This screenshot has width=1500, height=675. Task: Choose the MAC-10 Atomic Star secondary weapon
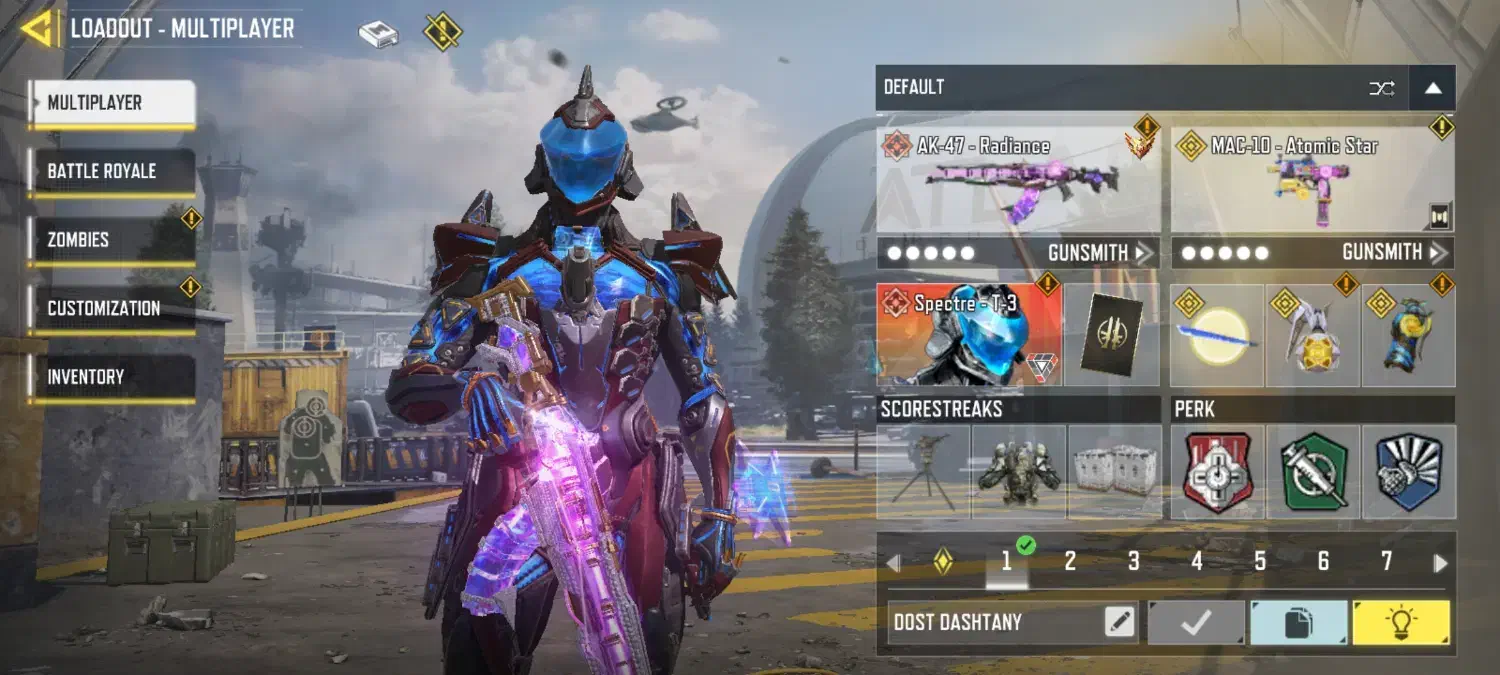pyautogui.click(x=1312, y=180)
